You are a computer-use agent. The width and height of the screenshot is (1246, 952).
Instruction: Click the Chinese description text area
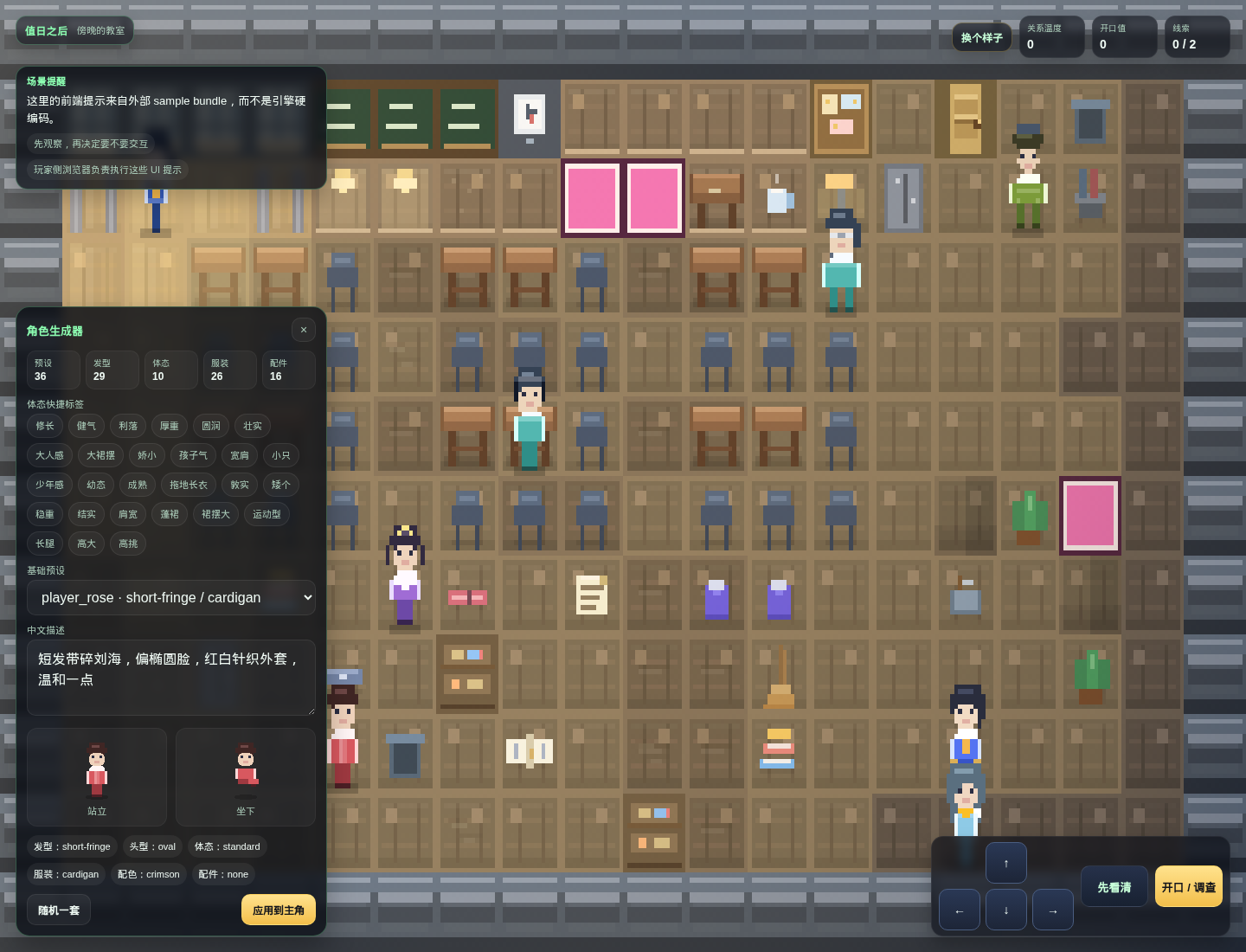pos(170,678)
